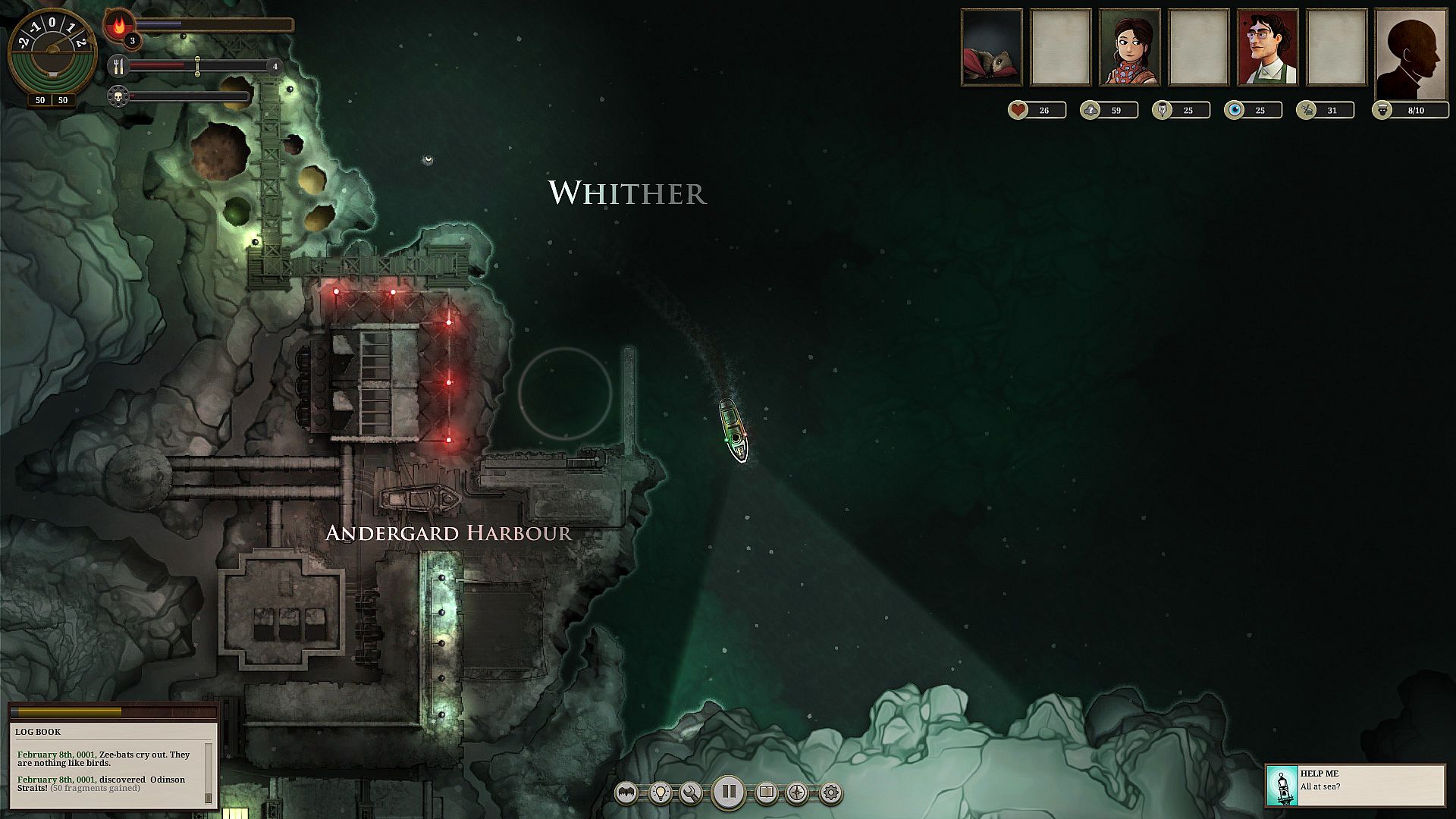Open settings with the gear icon

coord(831,793)
